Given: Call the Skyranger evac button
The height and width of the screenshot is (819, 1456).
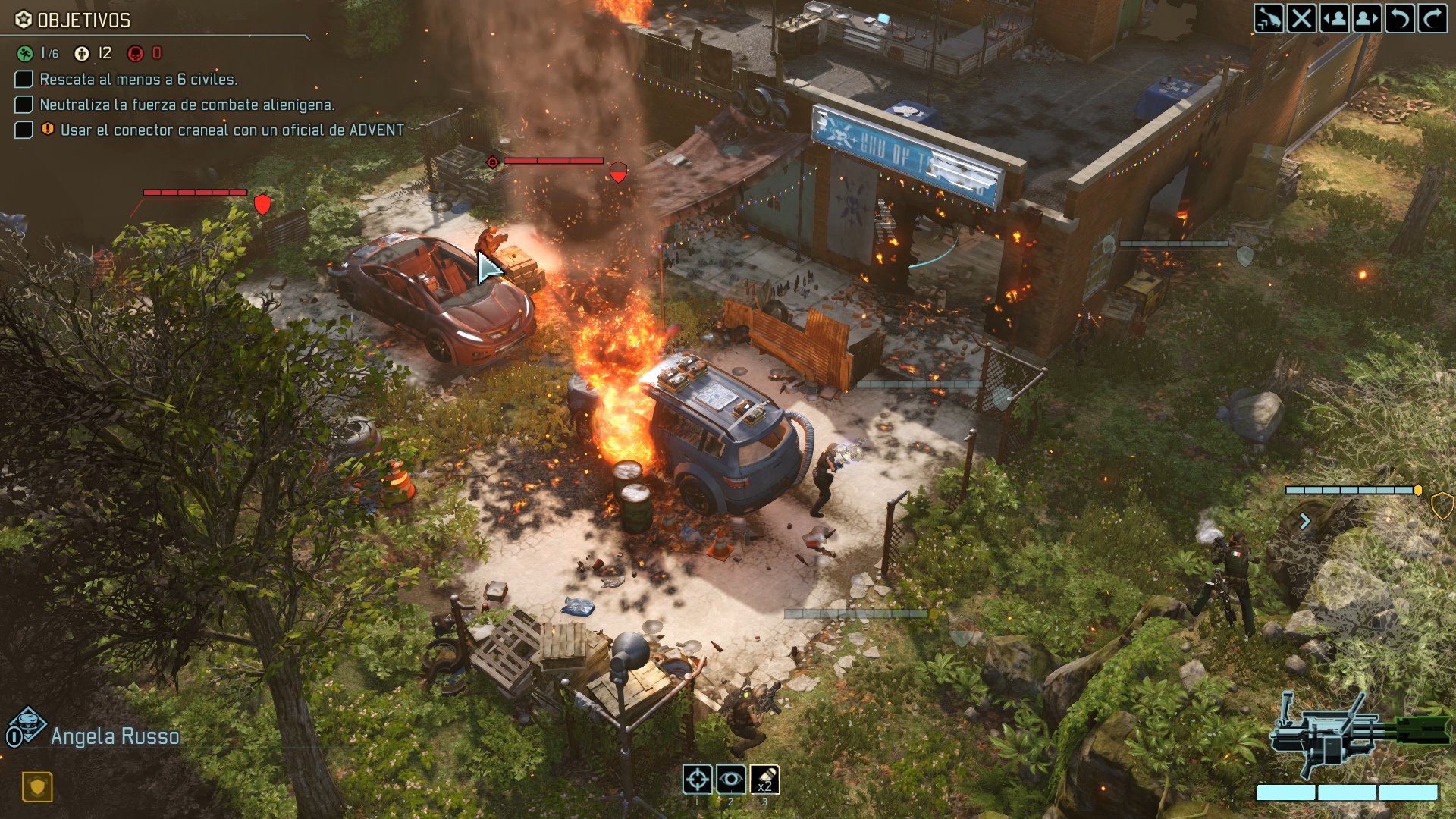Looking at the screenshot, I should click(1269, 18).
